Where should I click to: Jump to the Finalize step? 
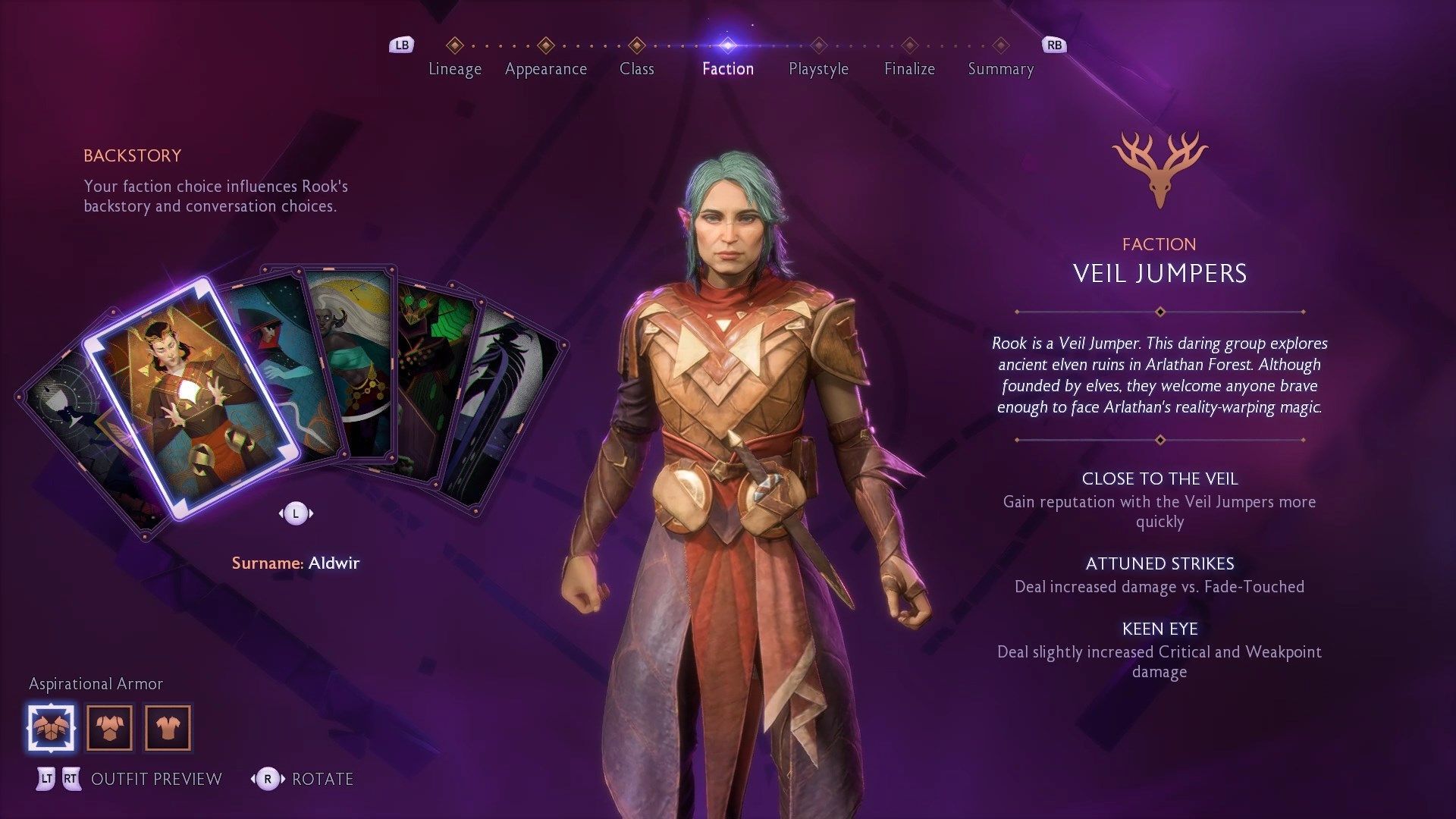pyautogui.click(x=909, y=68)
